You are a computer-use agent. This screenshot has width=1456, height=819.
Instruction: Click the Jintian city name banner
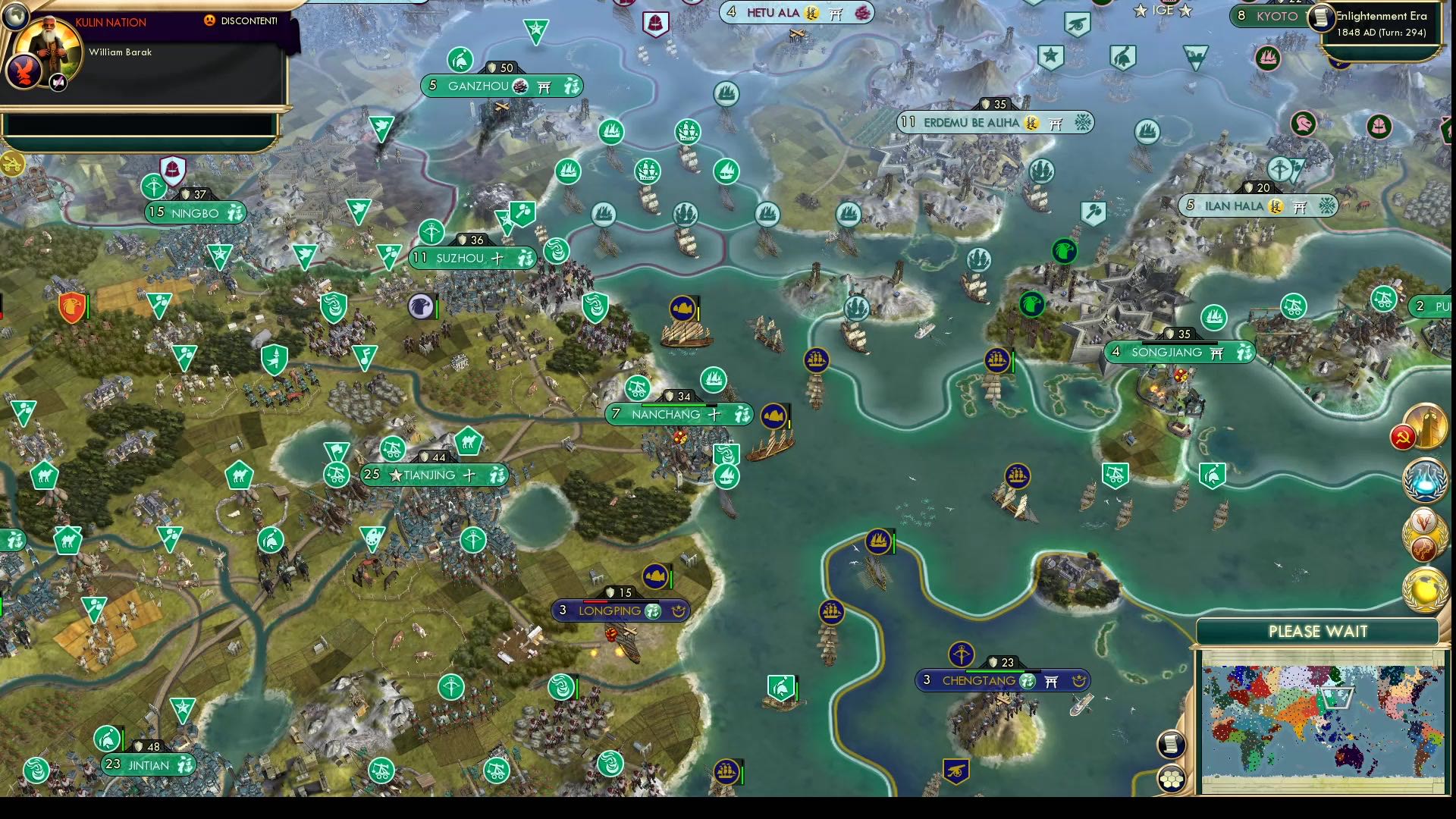(149, 765)
